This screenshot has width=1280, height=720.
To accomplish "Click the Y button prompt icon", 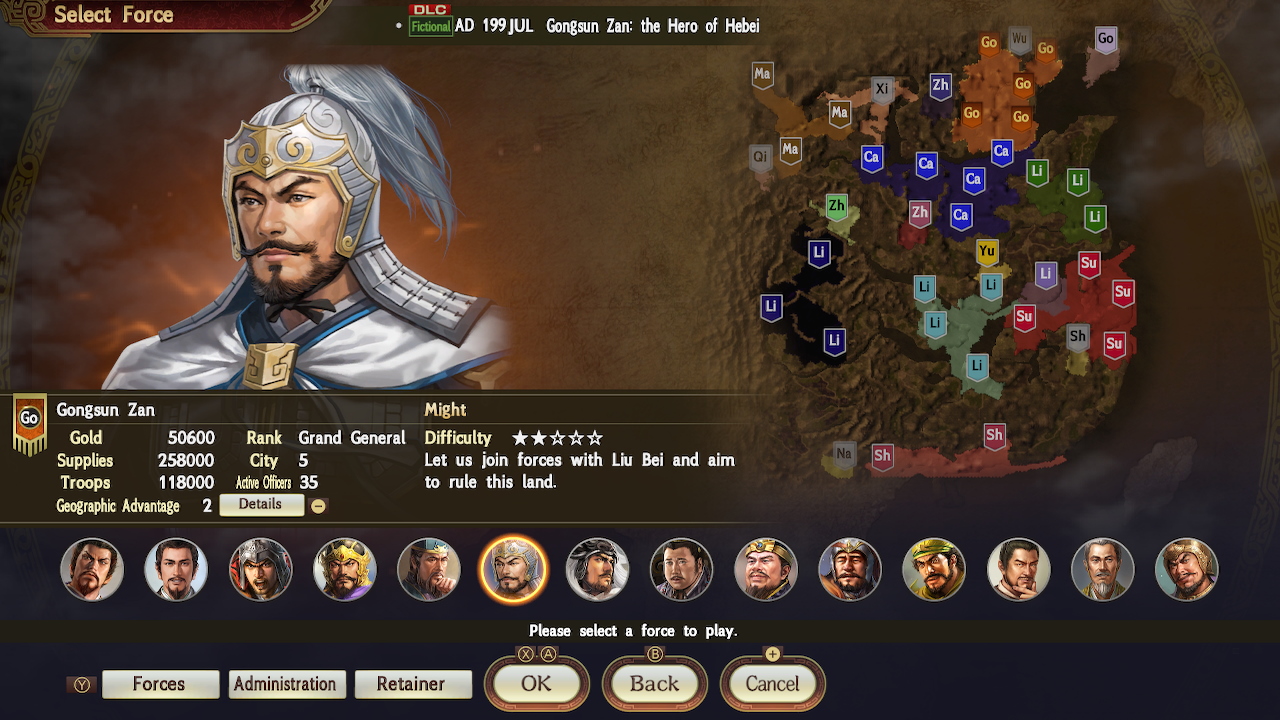I will 81,684.
